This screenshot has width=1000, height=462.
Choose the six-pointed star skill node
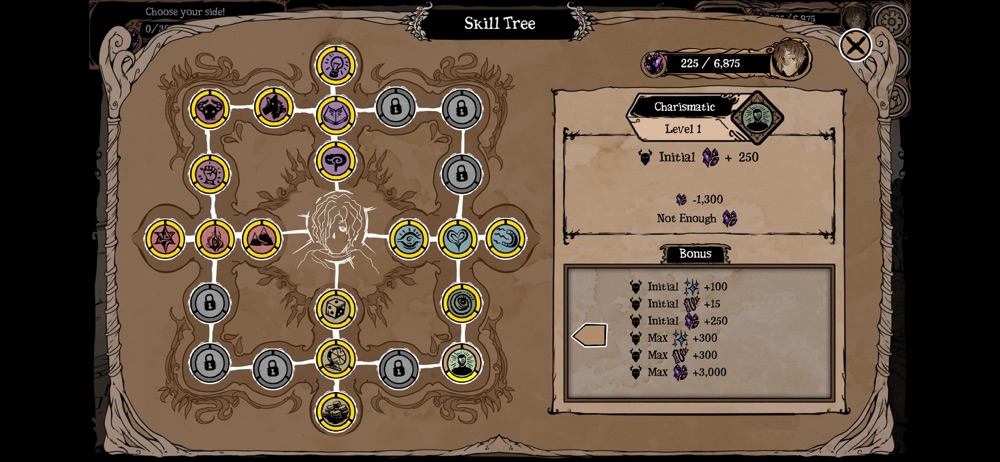point(164,238)
